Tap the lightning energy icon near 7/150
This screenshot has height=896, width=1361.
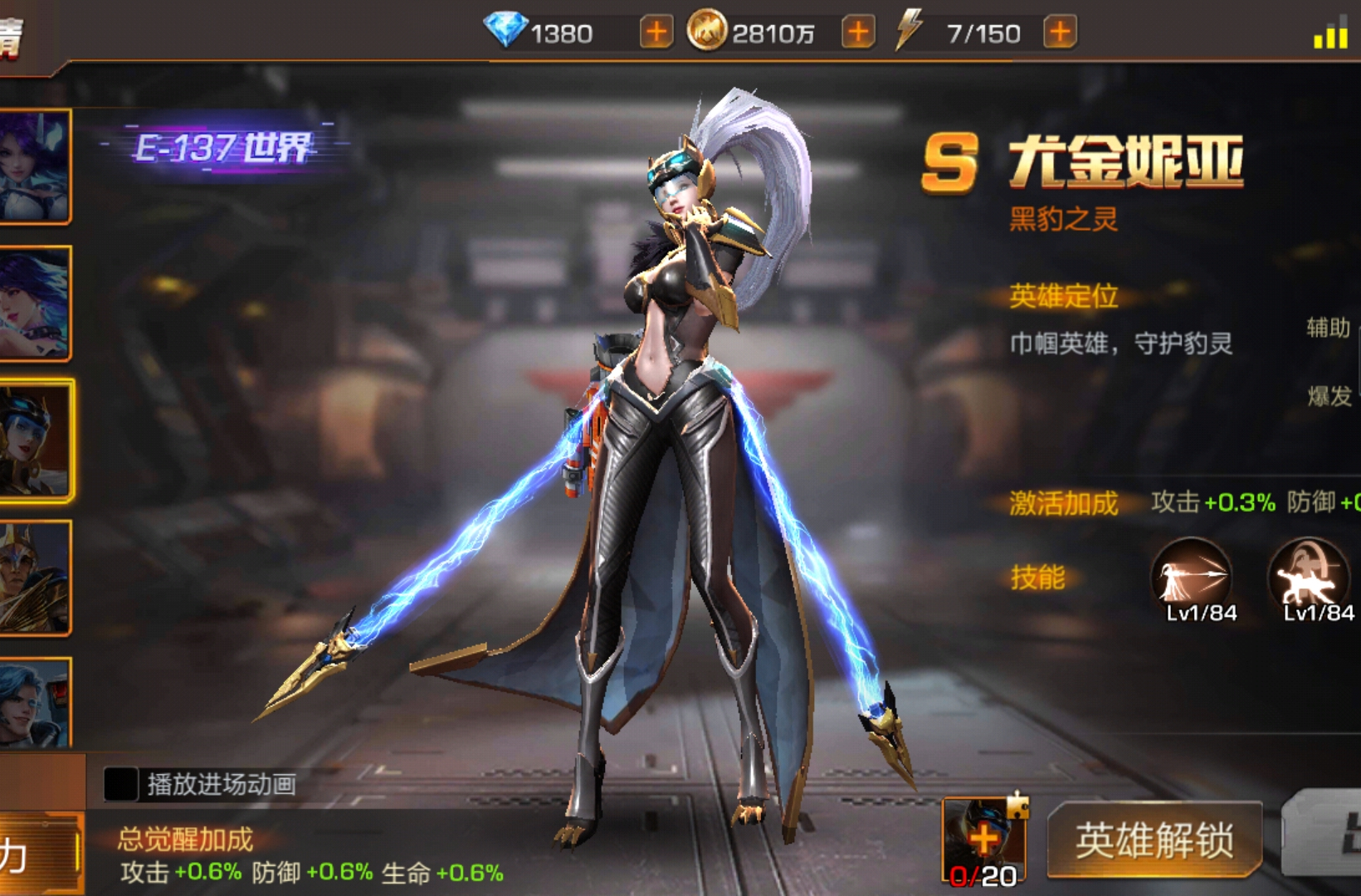point(910,32)
